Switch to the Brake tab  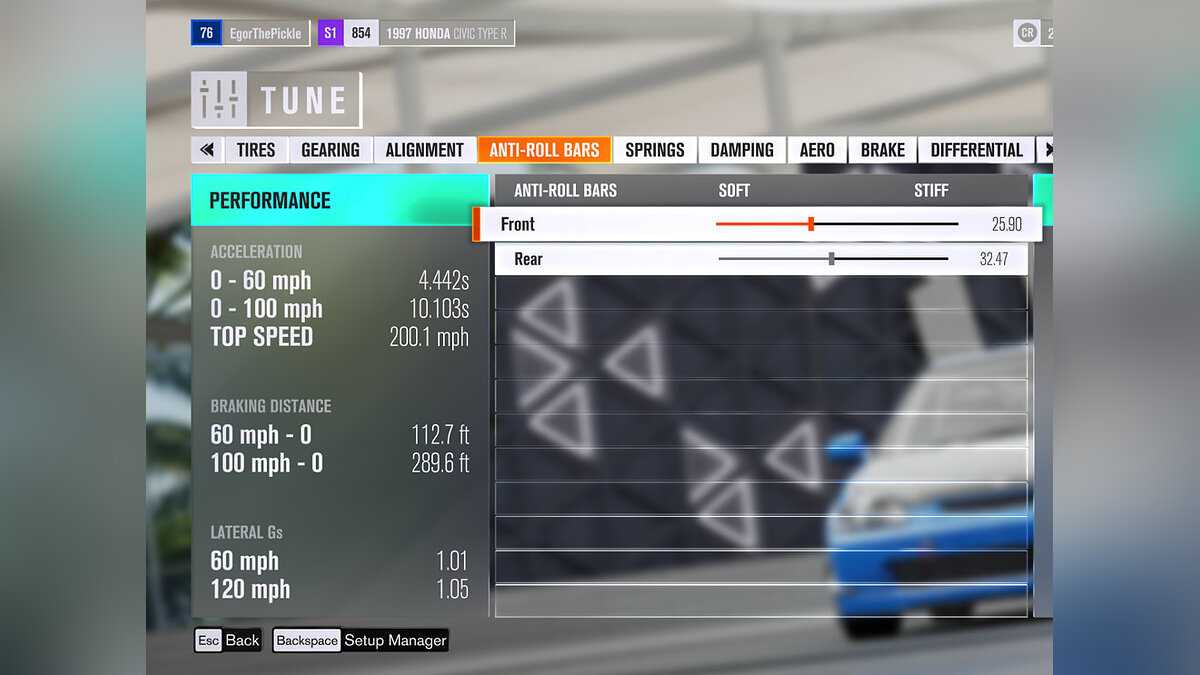[882, 150]
